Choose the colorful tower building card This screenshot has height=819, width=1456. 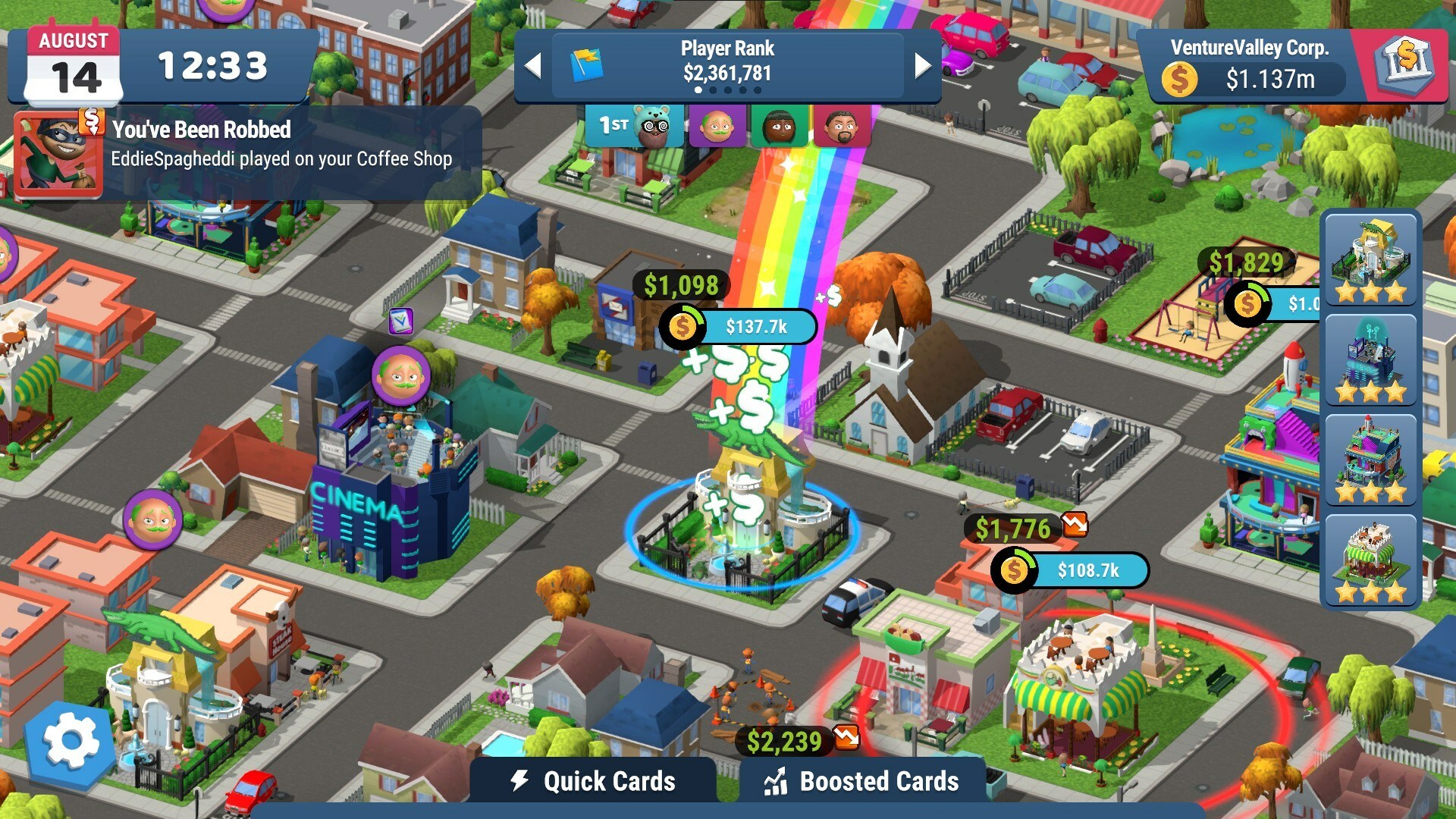(1370, 460)
